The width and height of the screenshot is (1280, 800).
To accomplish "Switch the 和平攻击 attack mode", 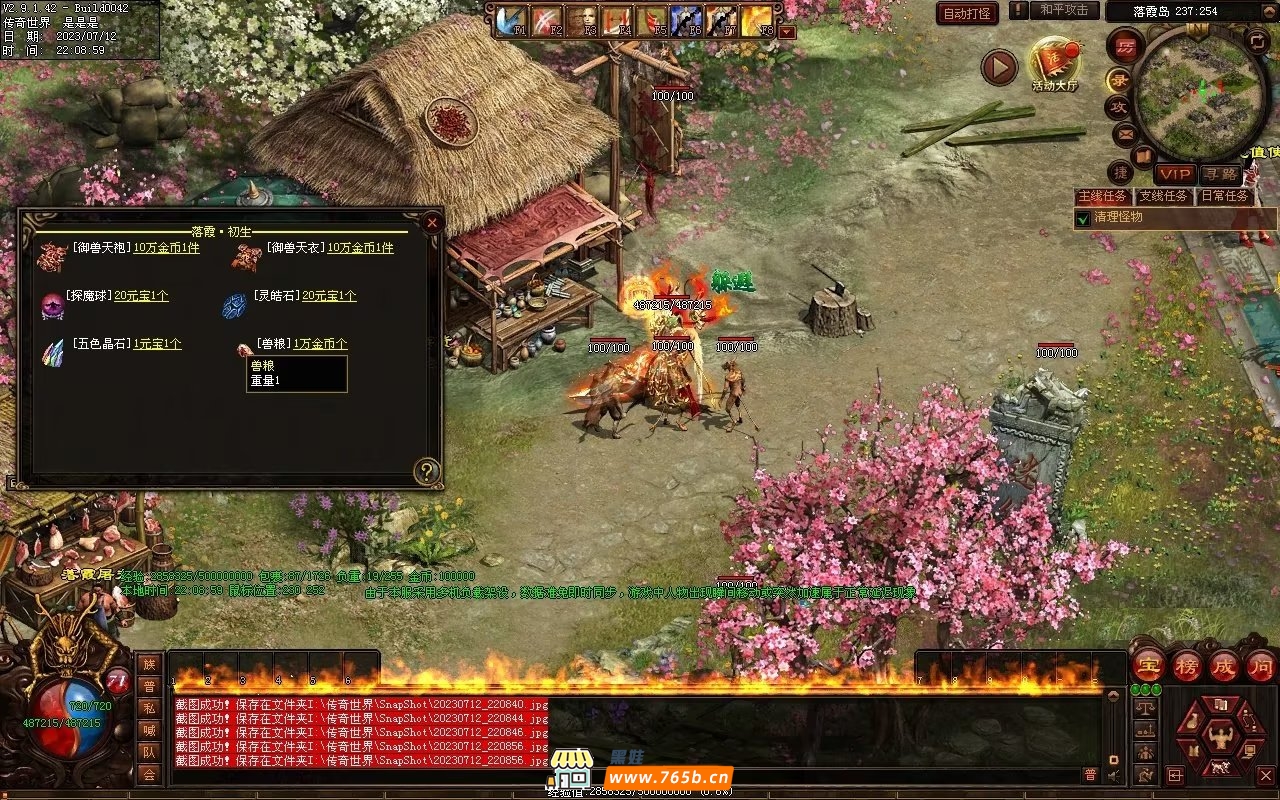I will [1064, 10].
